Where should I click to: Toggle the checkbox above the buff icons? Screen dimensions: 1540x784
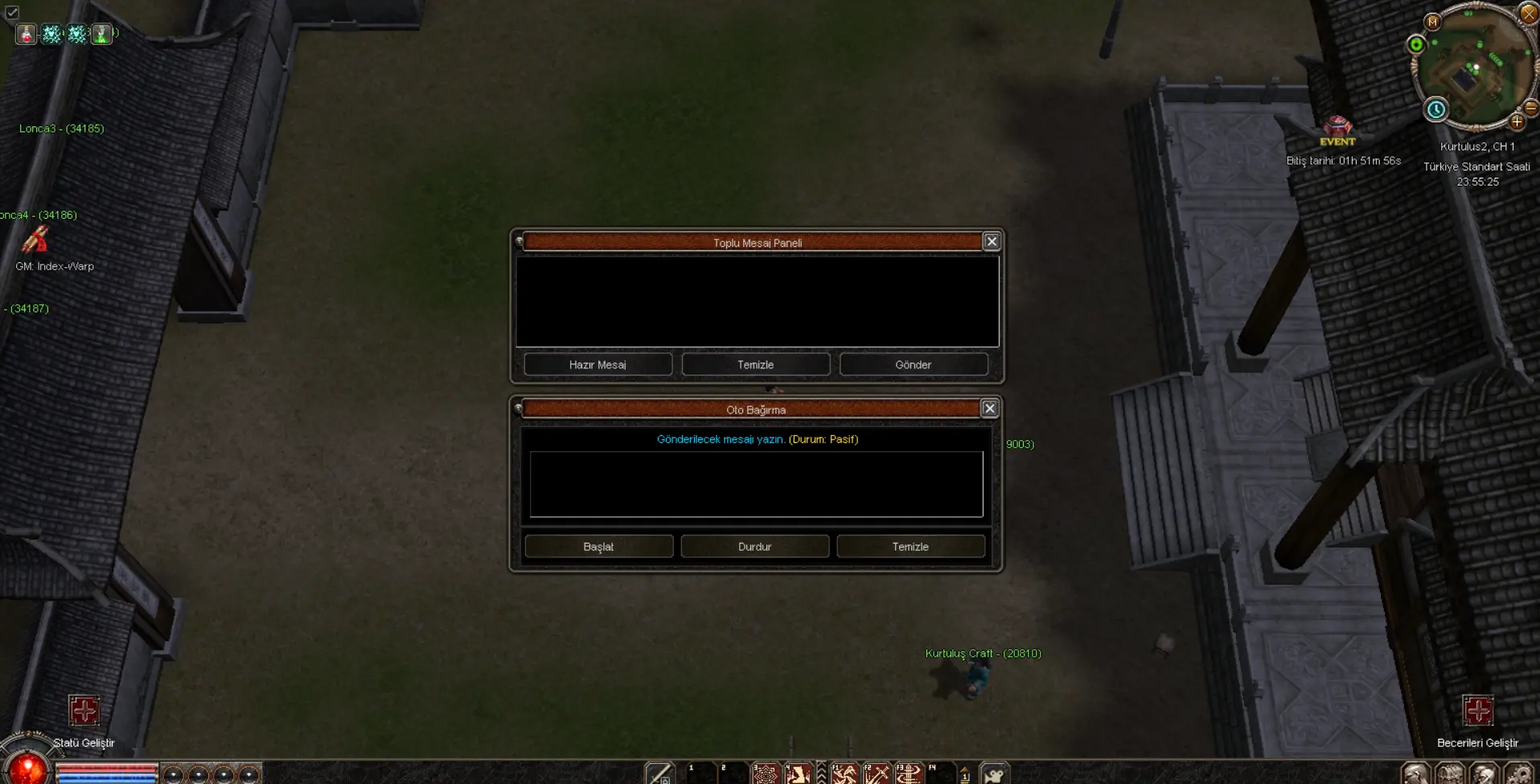12,12
